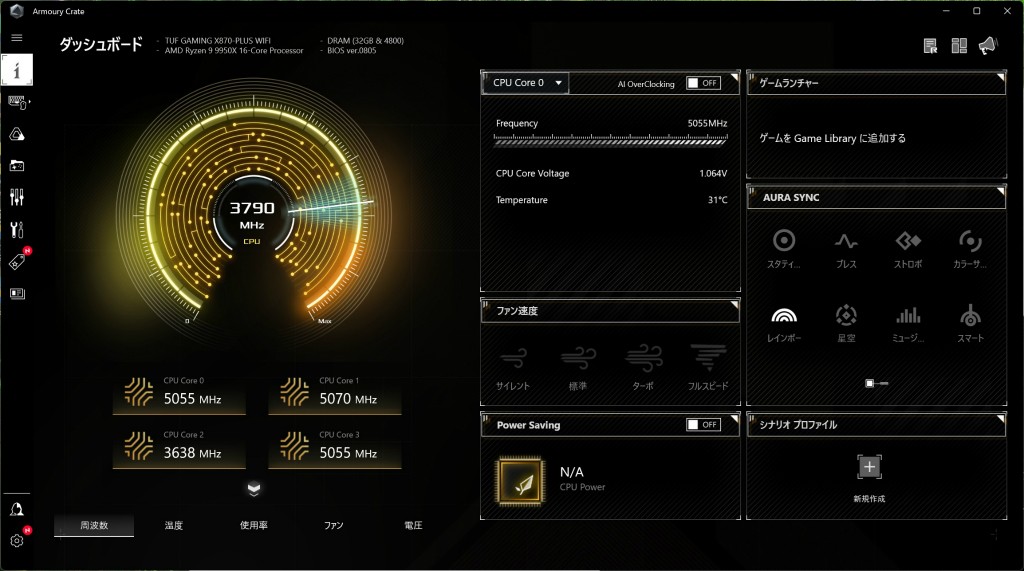Open settings via the gear icon
The width and height of the screenshot is (1024, 571).
(x=17, y=541)
